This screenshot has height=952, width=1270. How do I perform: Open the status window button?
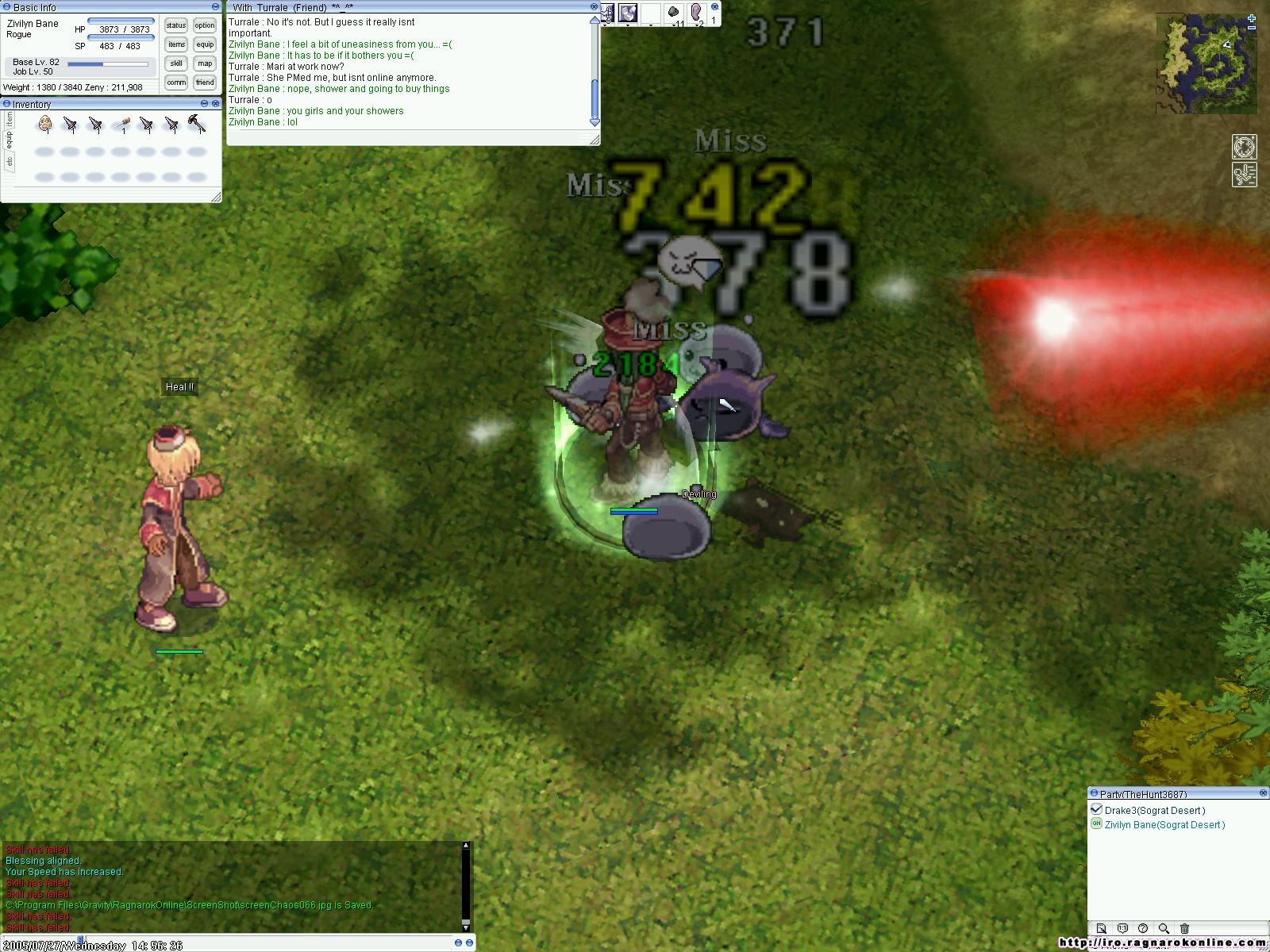click(176, 25)
